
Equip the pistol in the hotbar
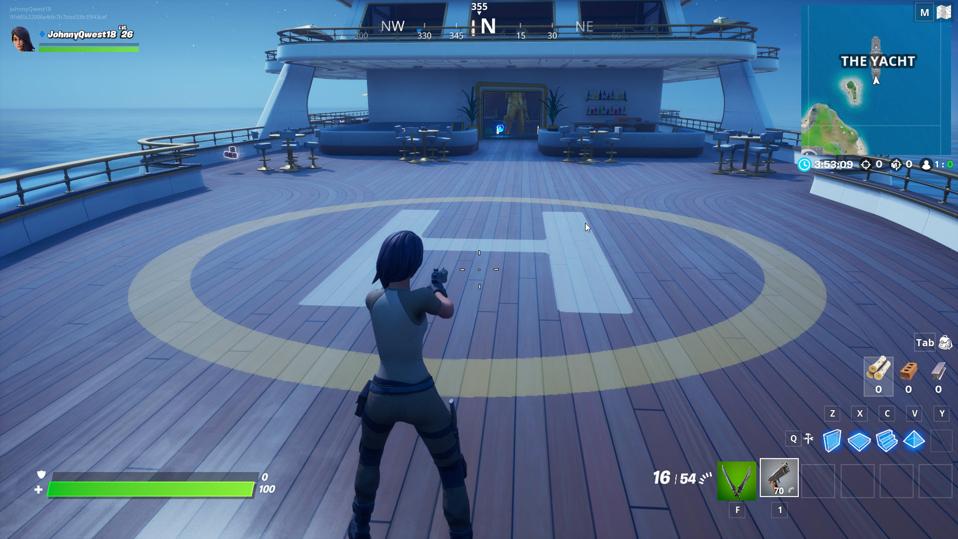(779, 479)
